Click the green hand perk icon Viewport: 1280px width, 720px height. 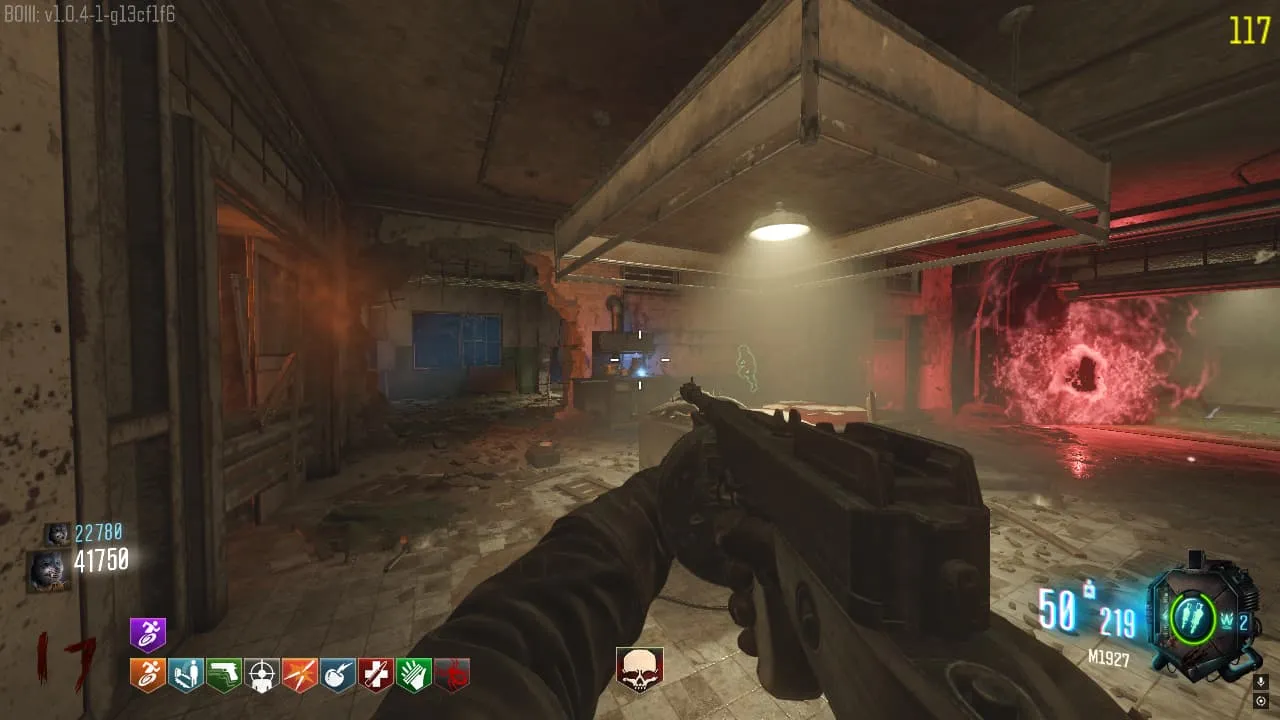click(414, 675)
